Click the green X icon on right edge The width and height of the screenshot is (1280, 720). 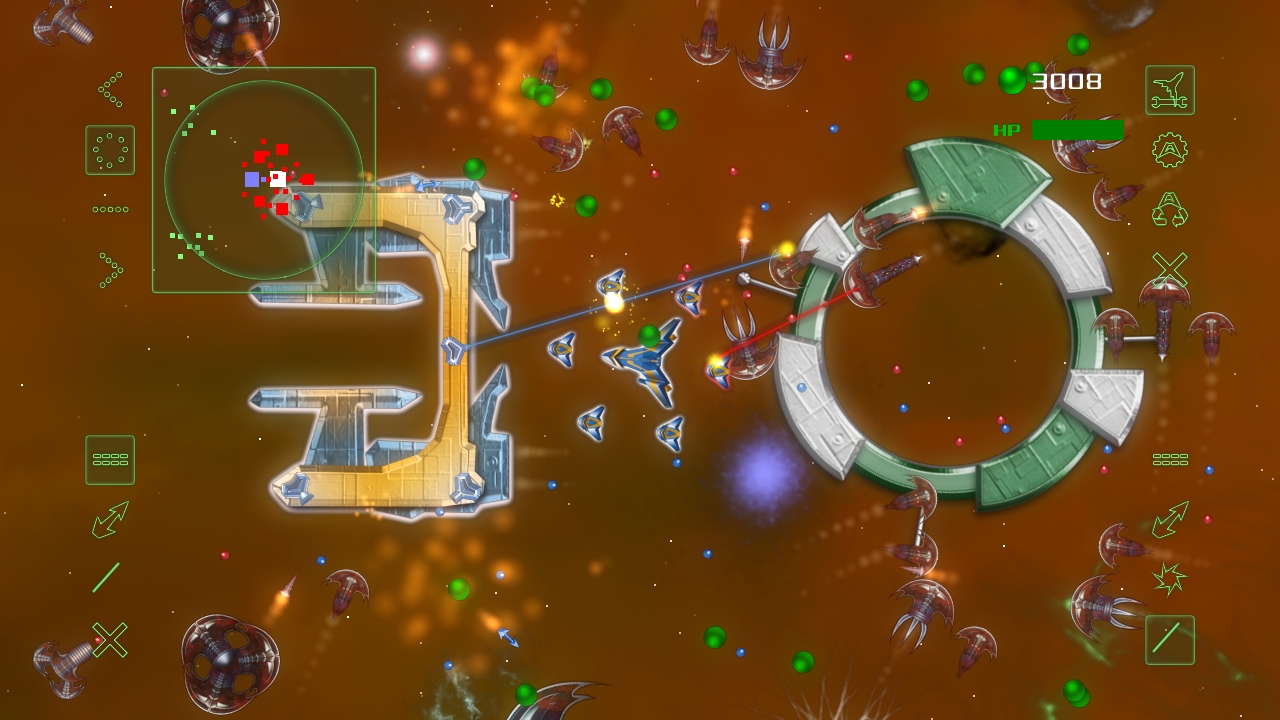tap(1168, 266)
